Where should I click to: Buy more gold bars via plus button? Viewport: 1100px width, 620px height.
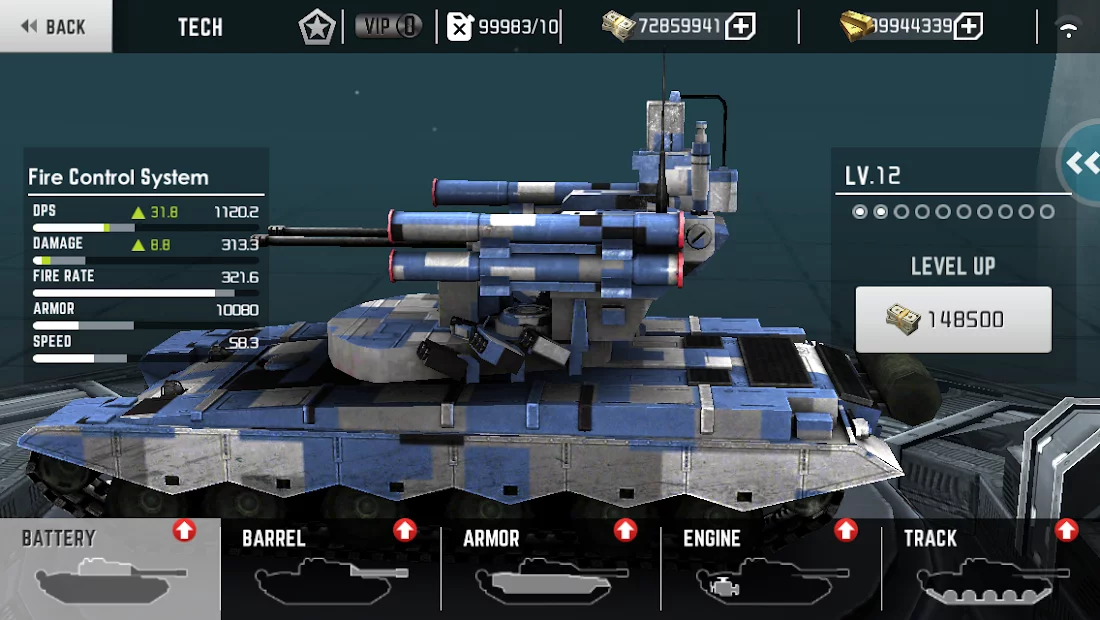968,27
